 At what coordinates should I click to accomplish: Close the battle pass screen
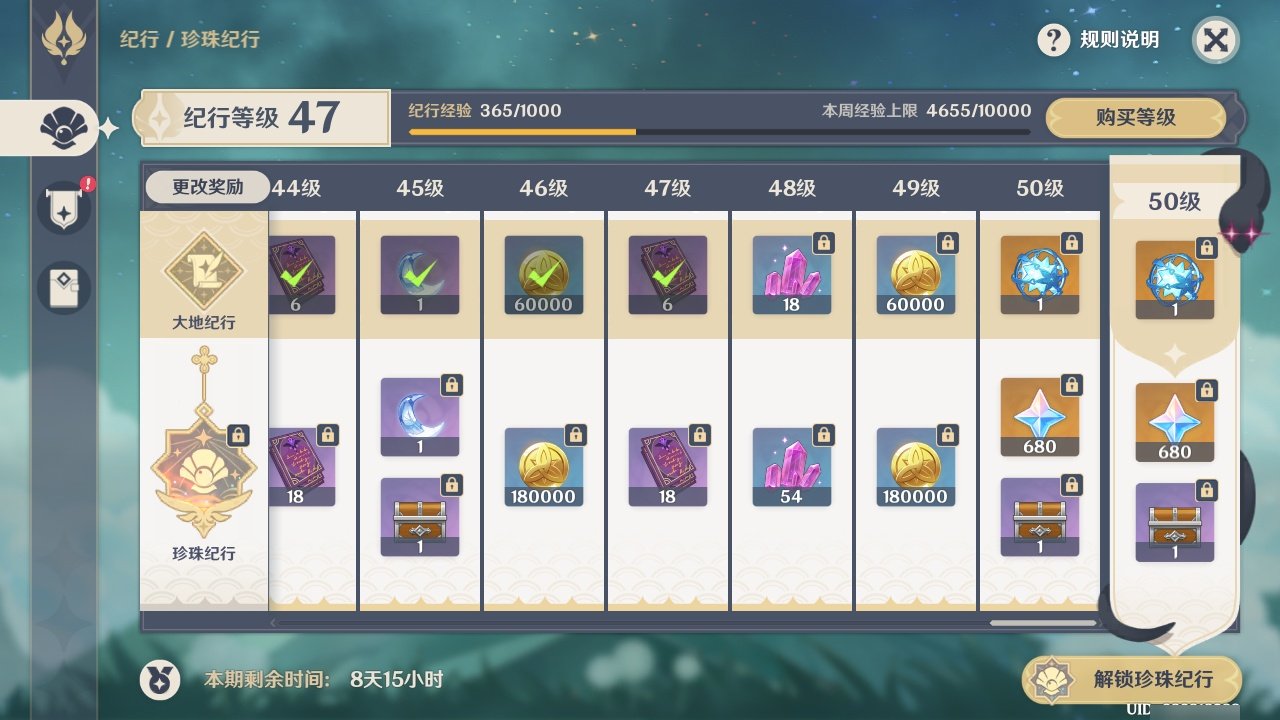point(1215,41)
